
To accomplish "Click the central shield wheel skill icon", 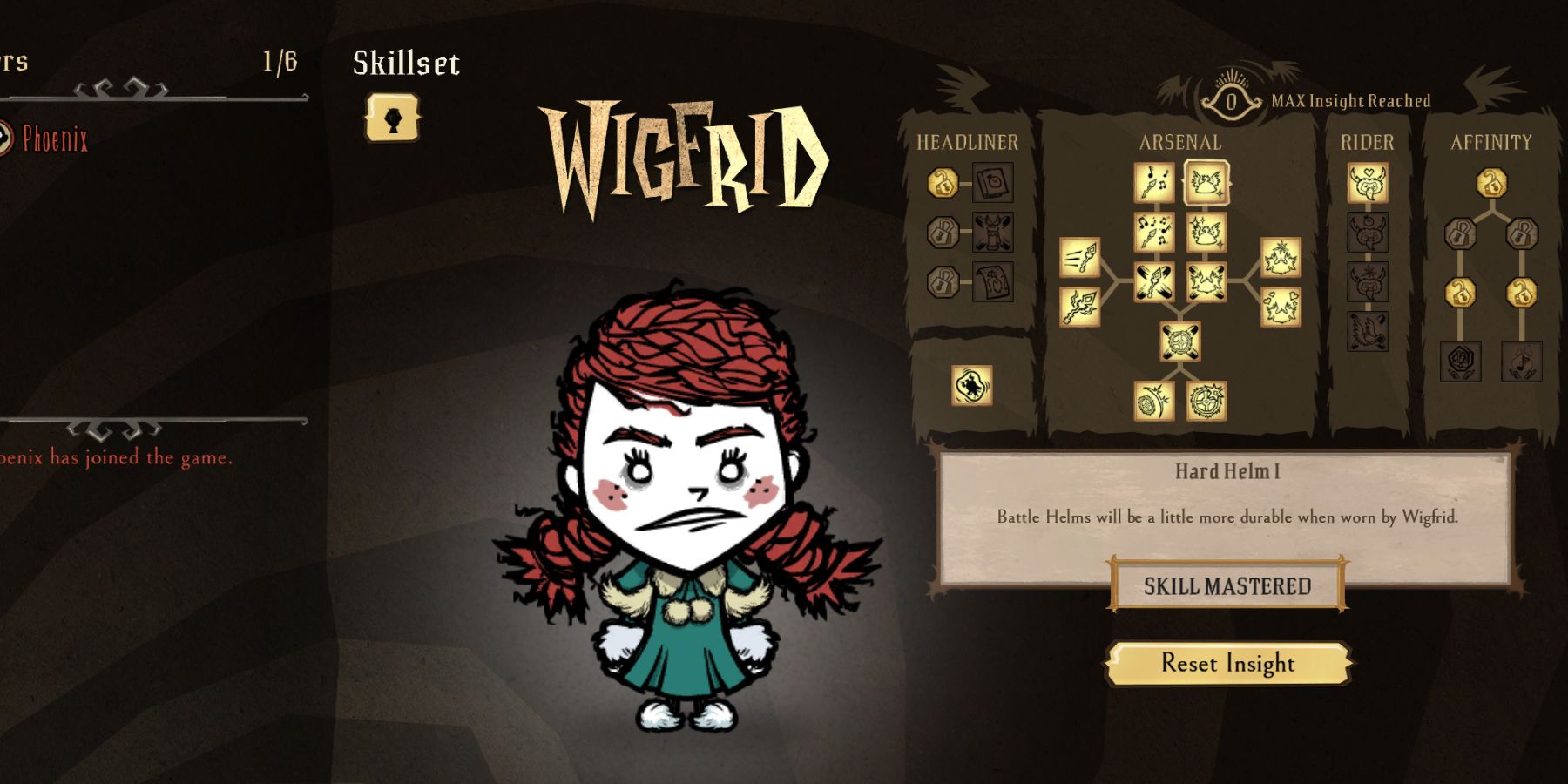I will (1180, 341).
